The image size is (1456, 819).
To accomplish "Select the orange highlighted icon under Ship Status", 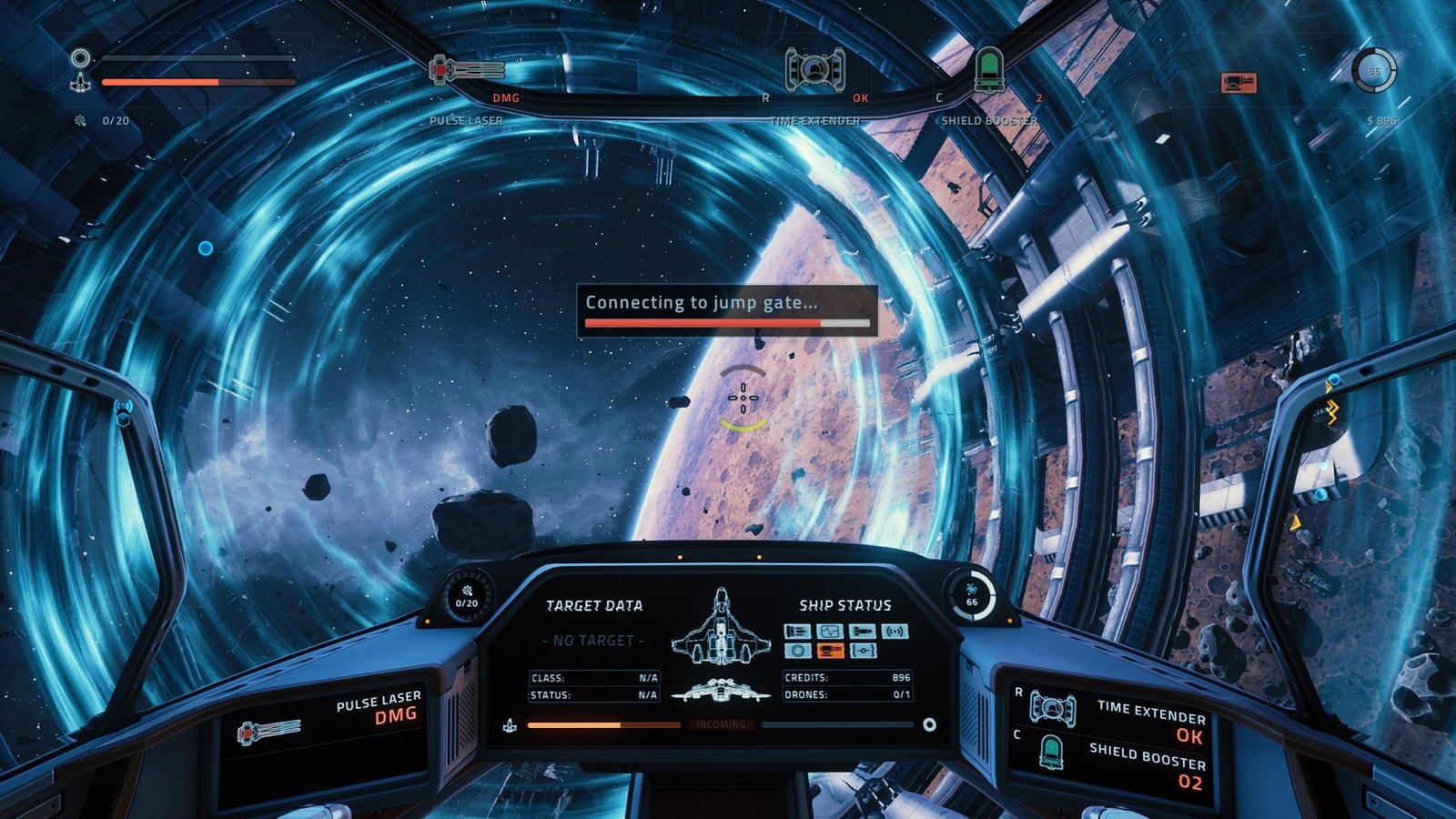I will (829, 650).
